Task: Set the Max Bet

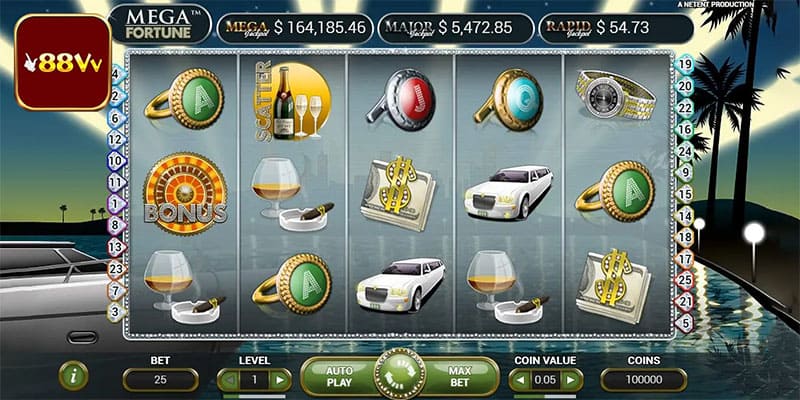Action: click(x=459, y=376)
